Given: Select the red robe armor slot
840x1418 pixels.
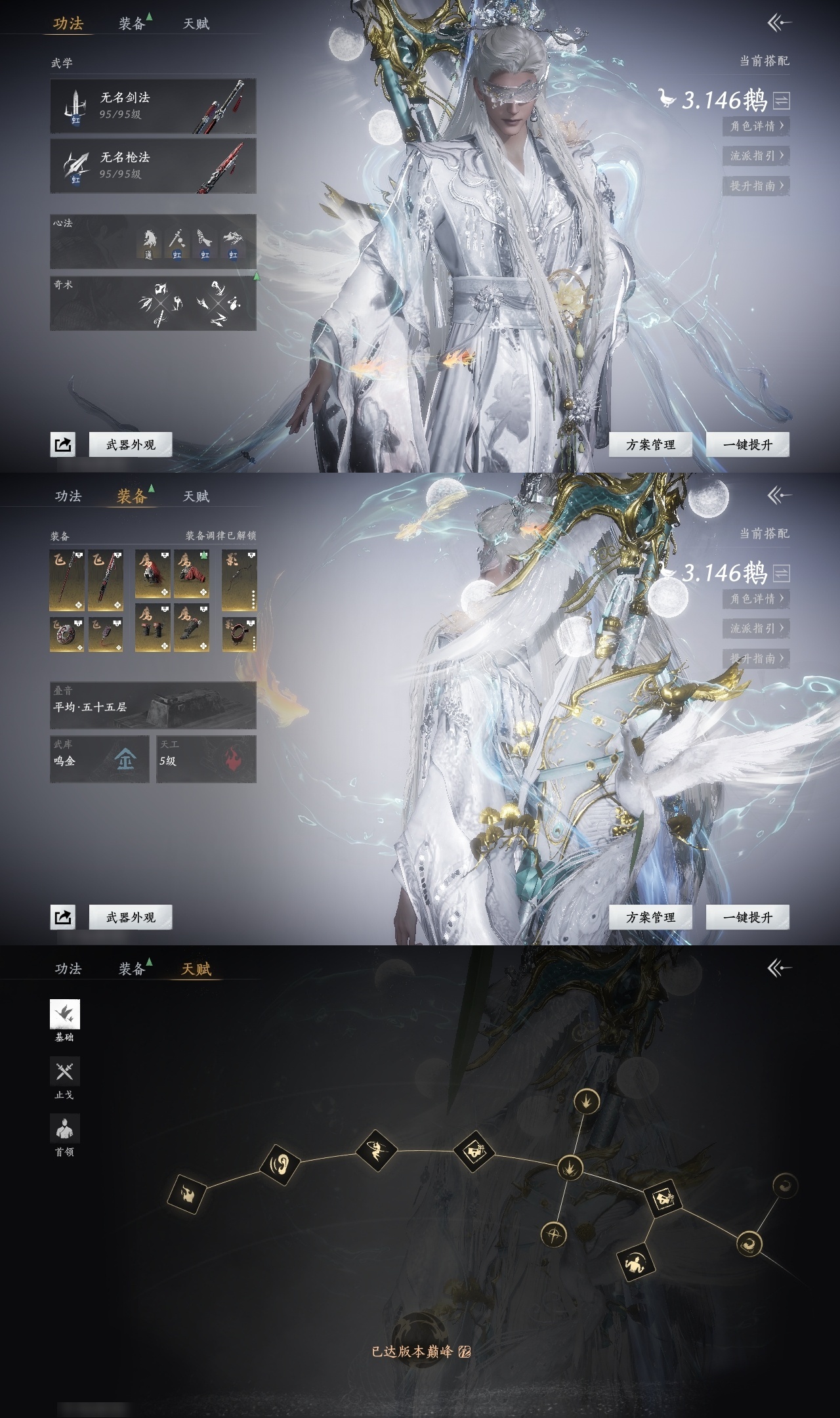Looking at the screenshot, I should click(192, 574).
